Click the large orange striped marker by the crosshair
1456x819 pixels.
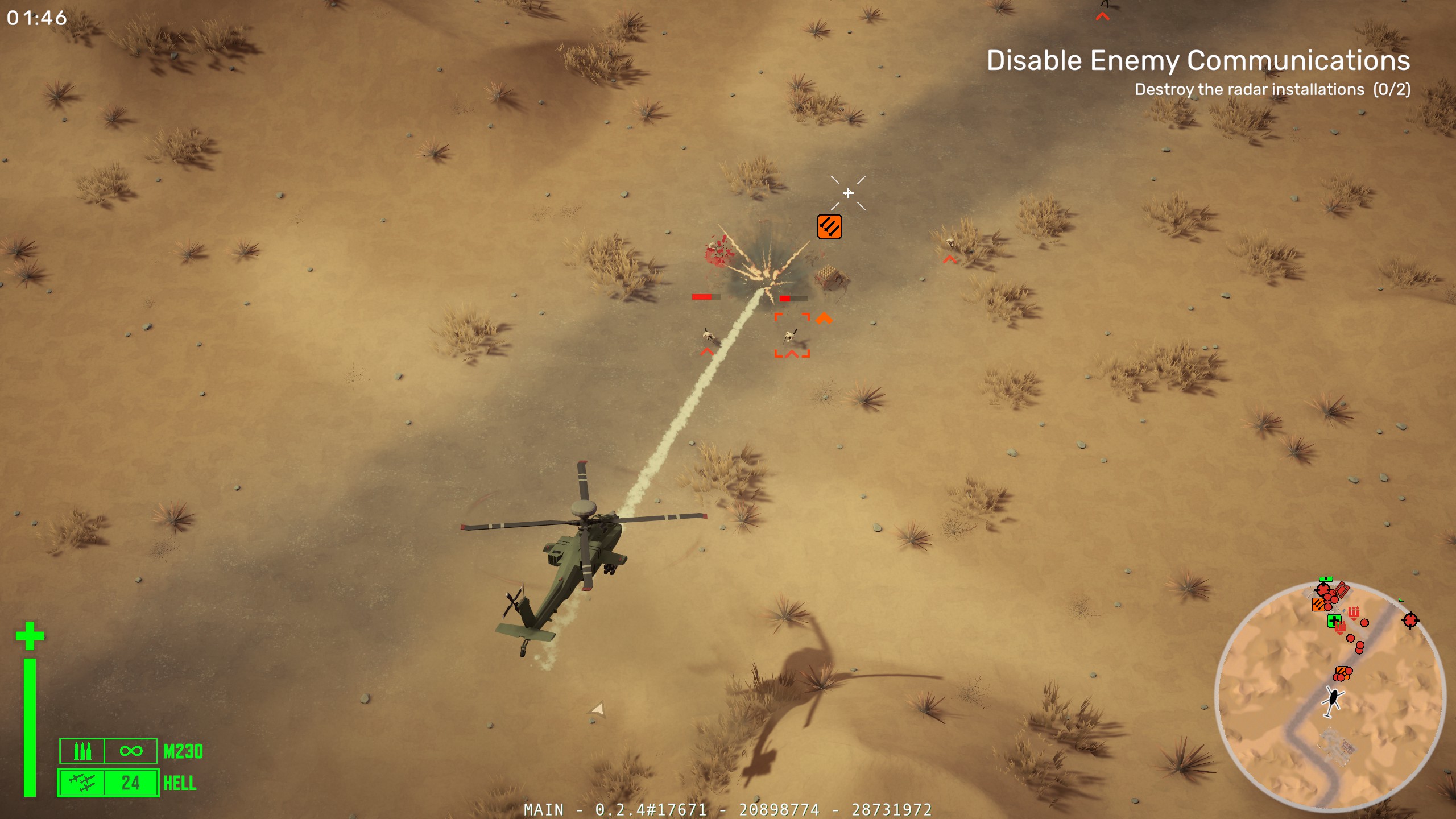pyautogui.click(x=829, y=227)
